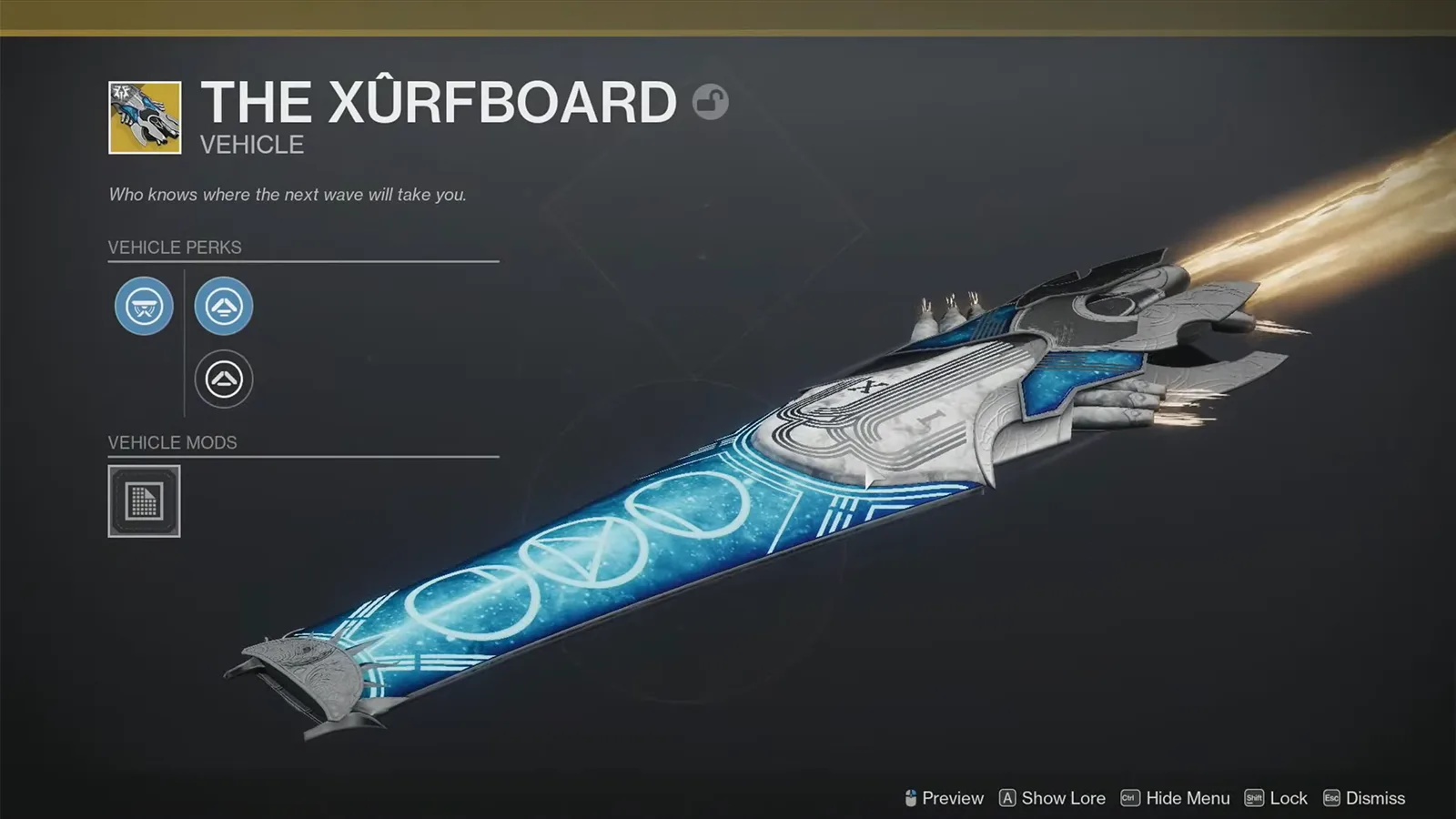Click the mouse icon beside Preview
Screen dimensions: 1456x819
tap(910, 798)
